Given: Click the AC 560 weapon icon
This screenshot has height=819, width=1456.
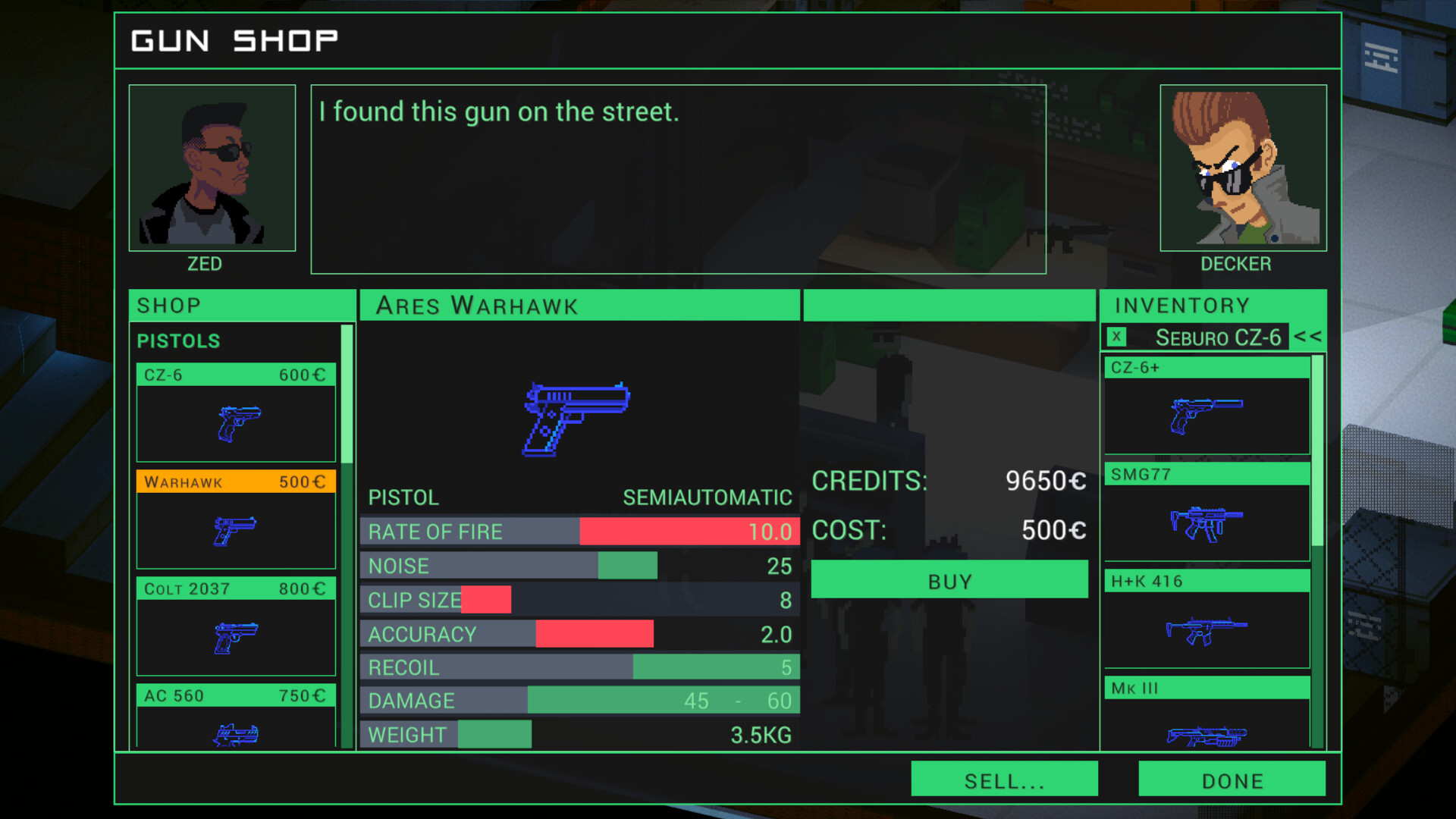Looking at the screenshot, I should tap(235, 734).
